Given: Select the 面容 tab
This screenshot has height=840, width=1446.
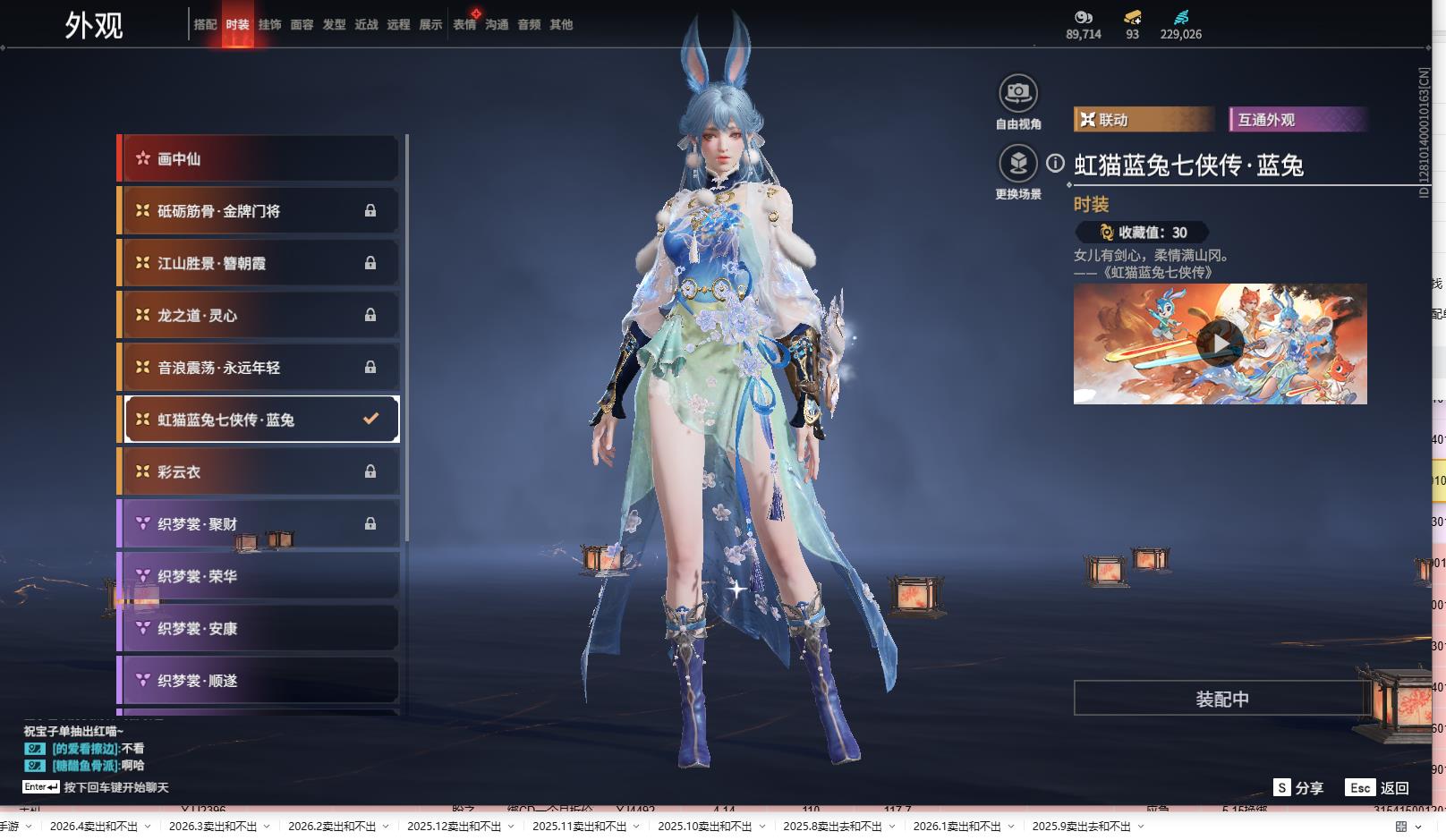Looking at the screenshot, I should 302,25.
